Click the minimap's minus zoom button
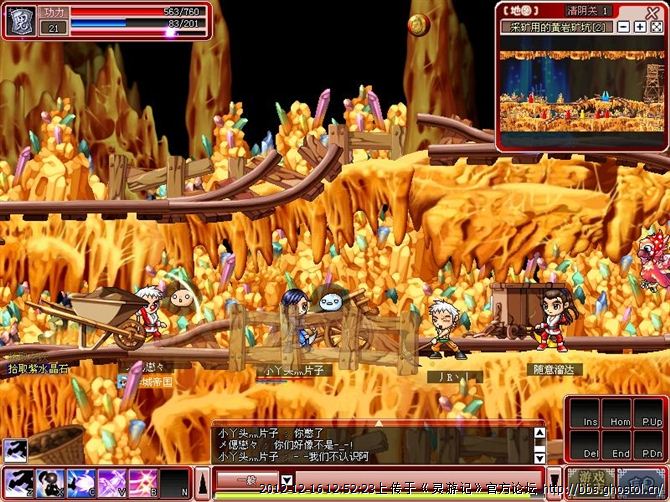The width and height of the screenshot is (670, 502). [624, 27]
